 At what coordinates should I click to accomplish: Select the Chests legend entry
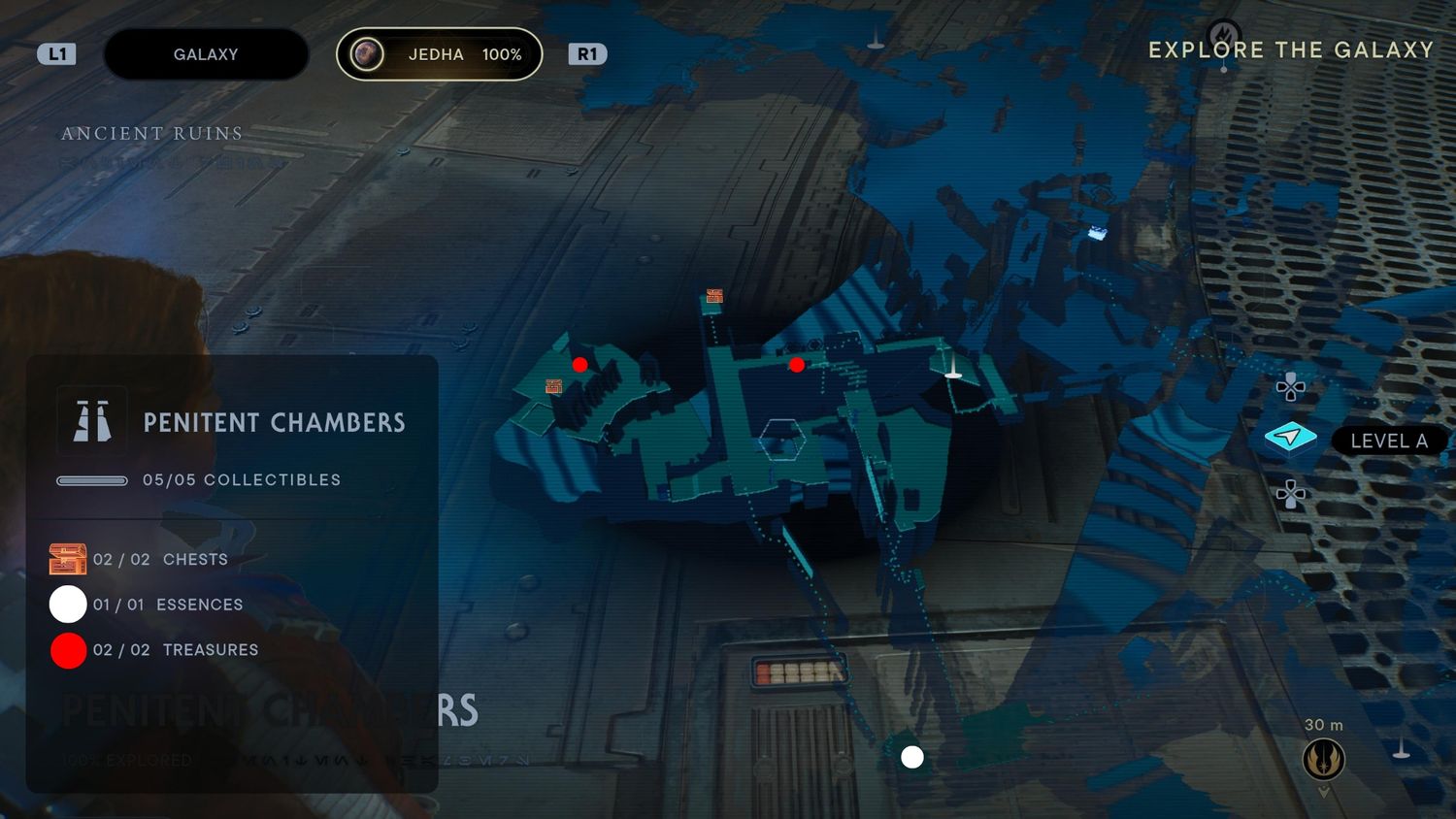(140, 560)
